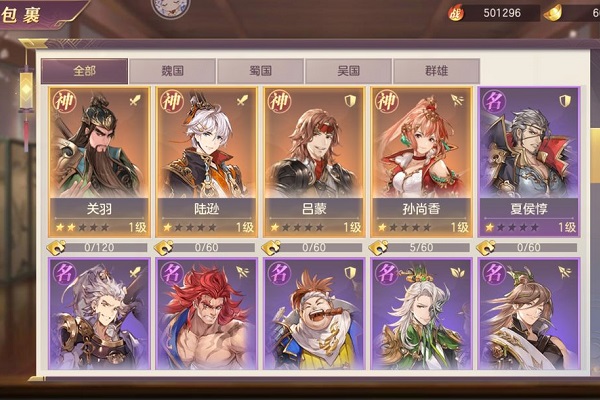Open the 魏国 faction tab
Viewport: 600px width, 400px height.
(x=173, y=71)
